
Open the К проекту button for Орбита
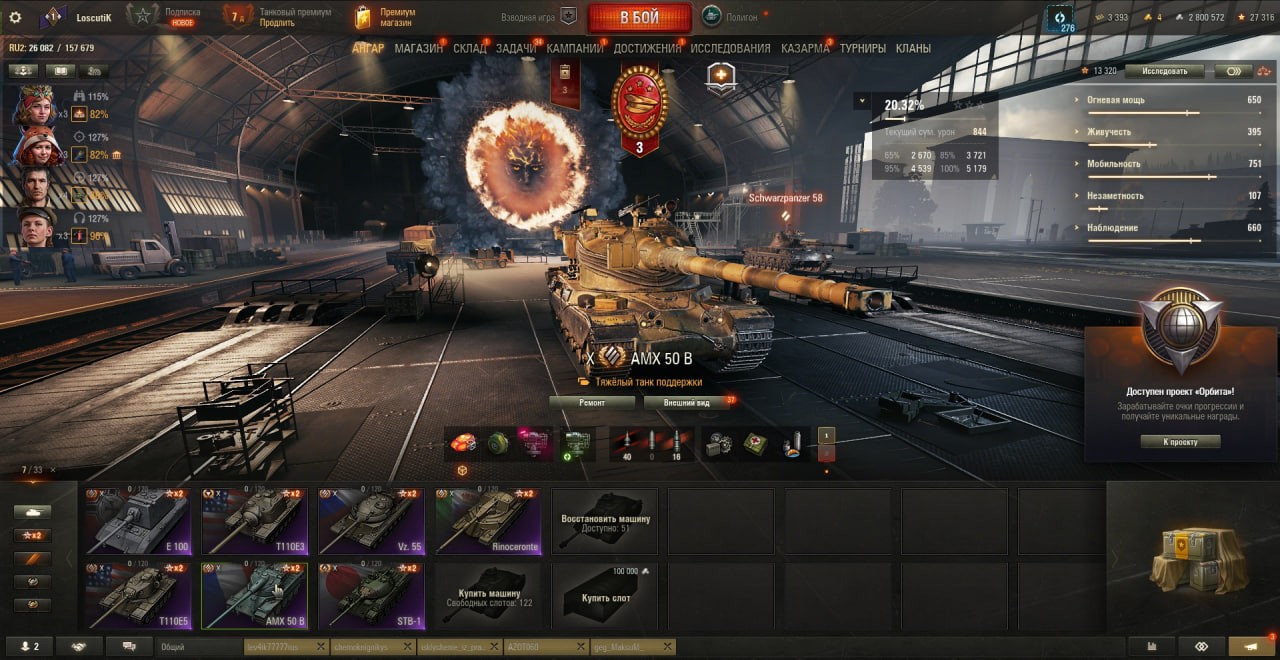click(x=1180, y=441)
